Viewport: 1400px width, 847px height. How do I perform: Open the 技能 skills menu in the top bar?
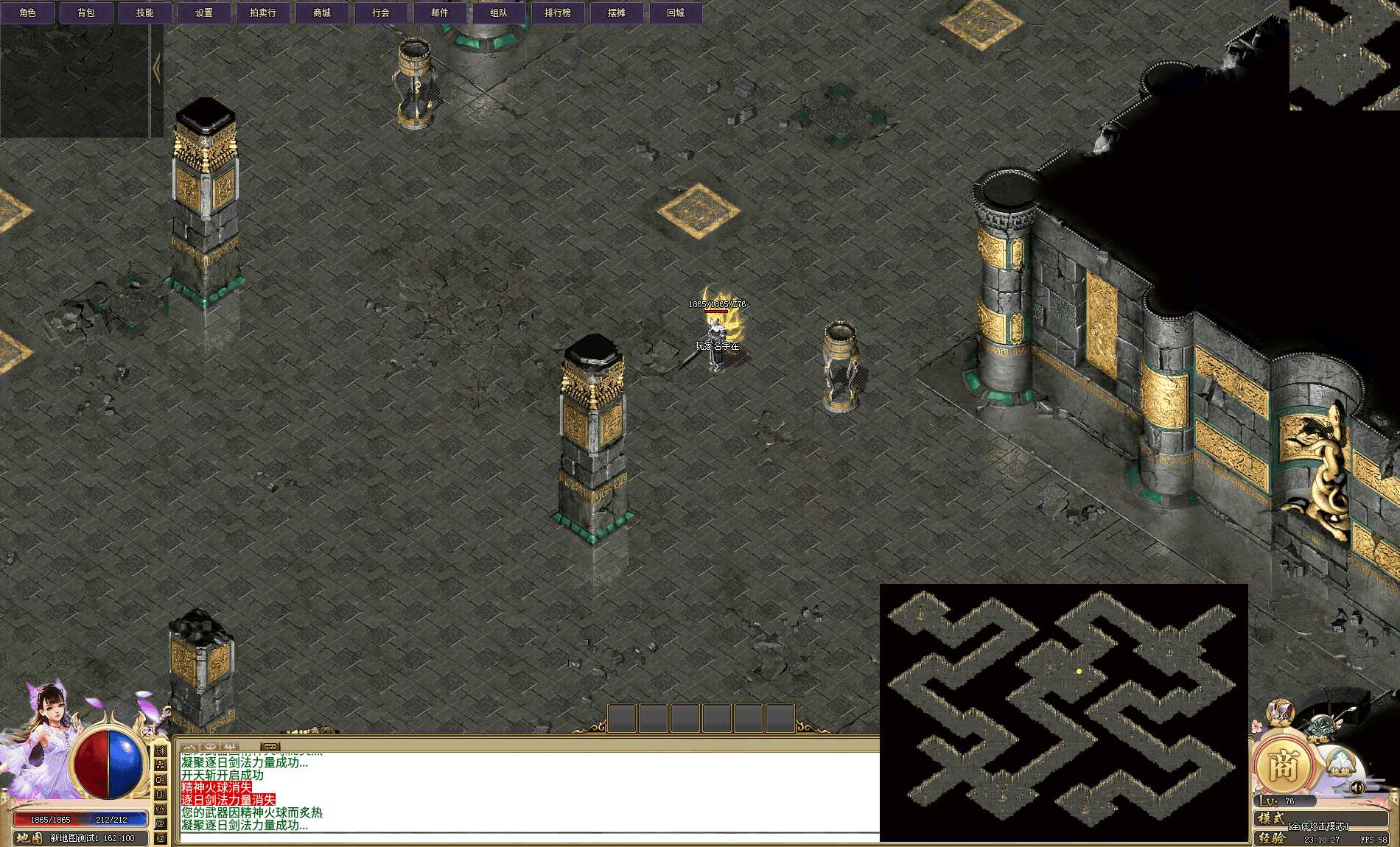(x=145, y=13)
